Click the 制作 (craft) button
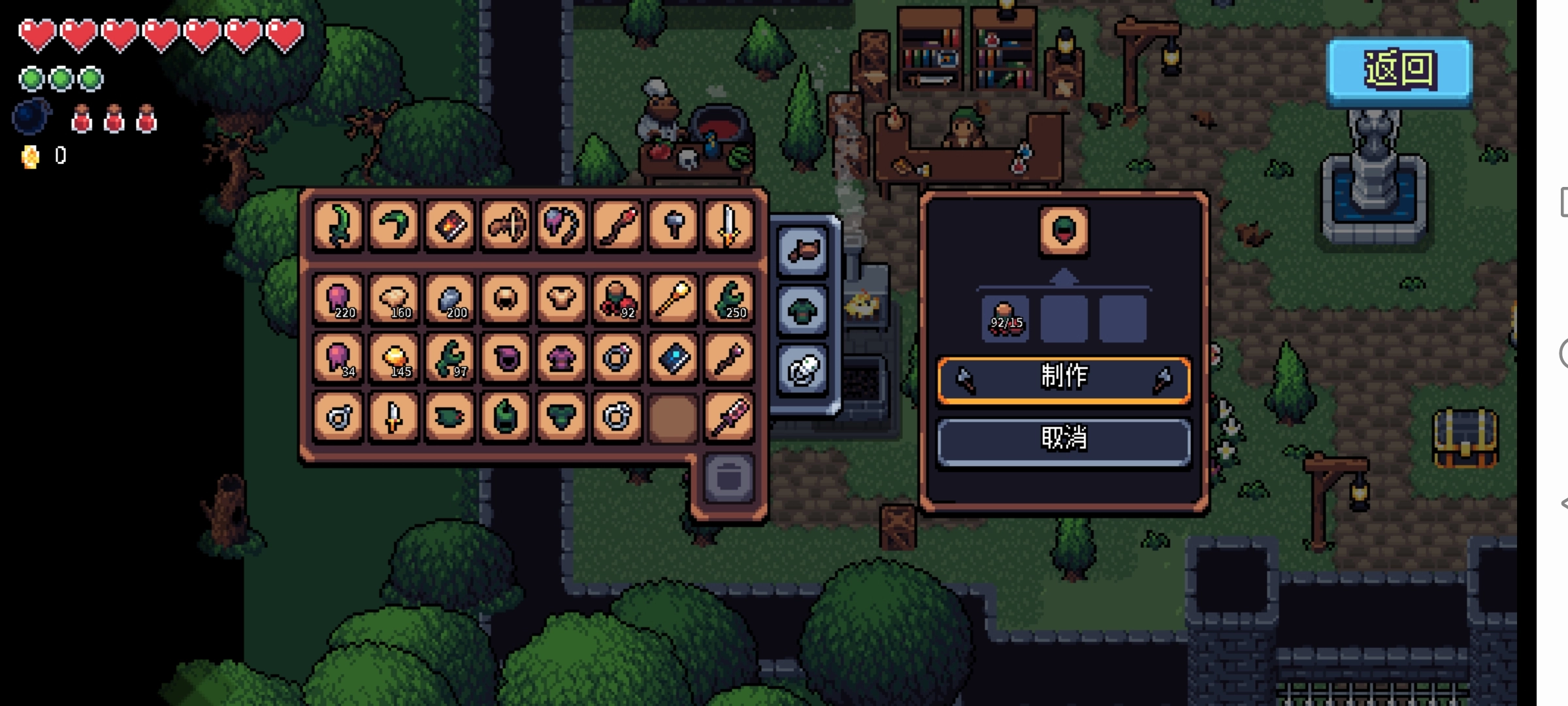 point(1064,378)
